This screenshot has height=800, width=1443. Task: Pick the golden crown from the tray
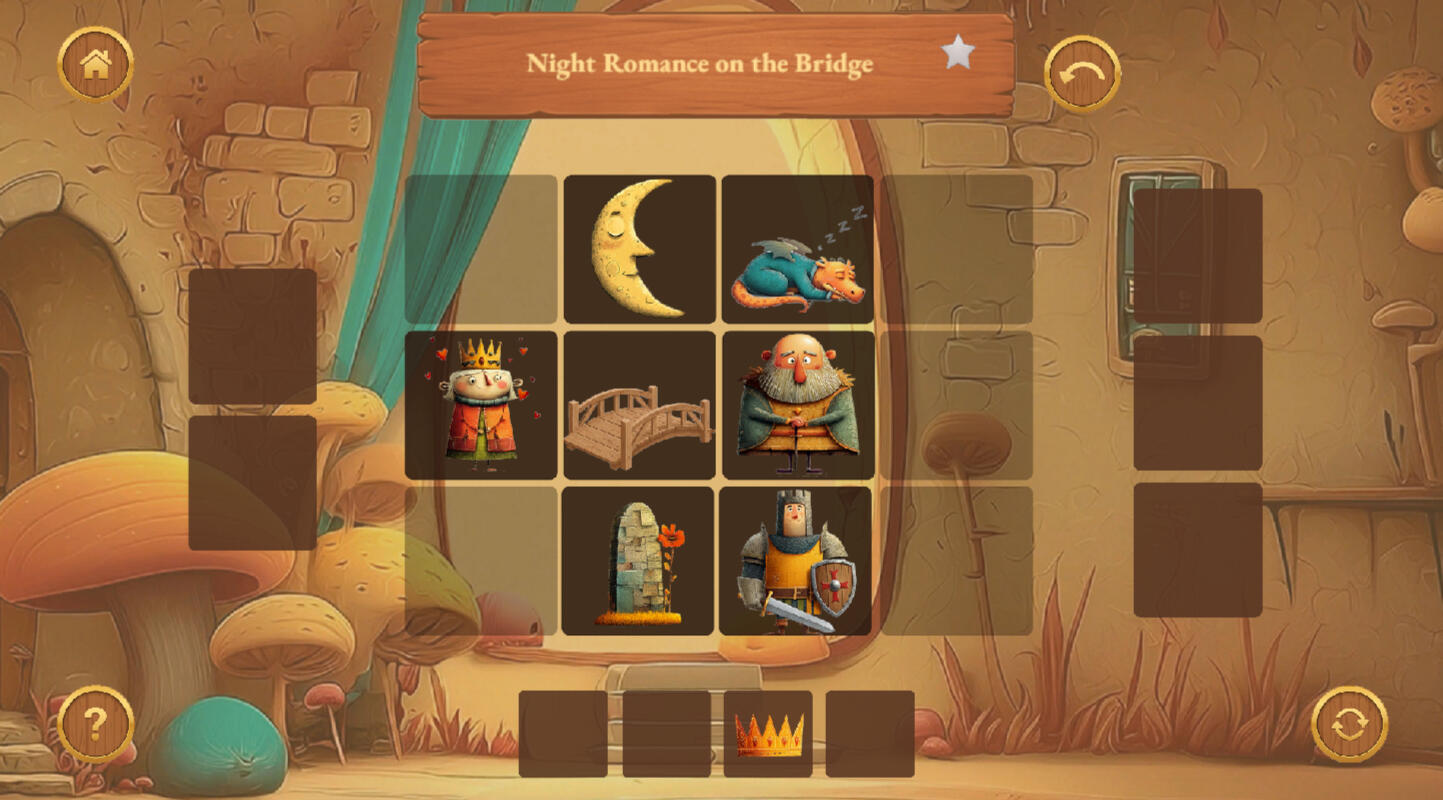point(768,734)
